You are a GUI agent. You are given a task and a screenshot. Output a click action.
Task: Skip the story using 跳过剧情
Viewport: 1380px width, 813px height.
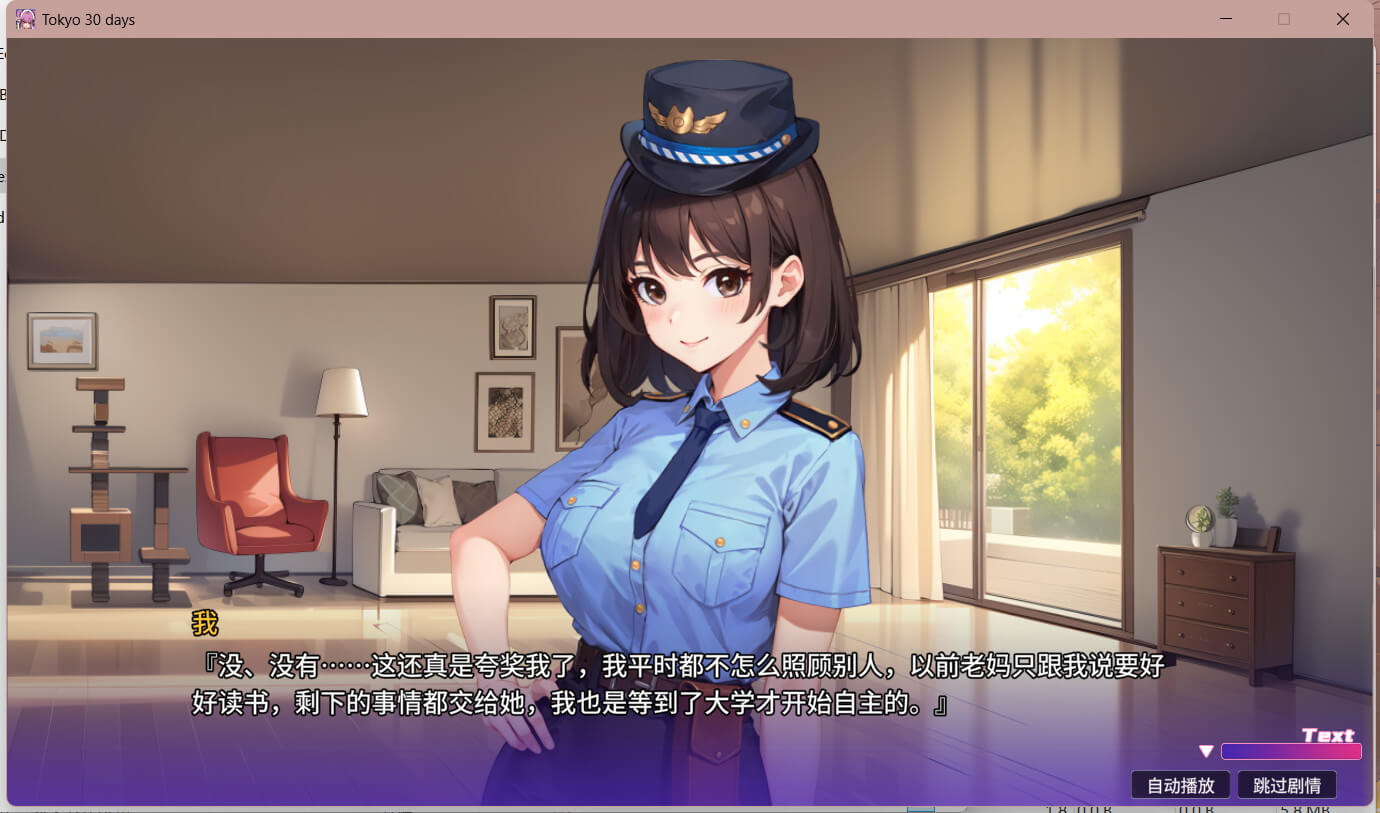tap(1286, 785)
